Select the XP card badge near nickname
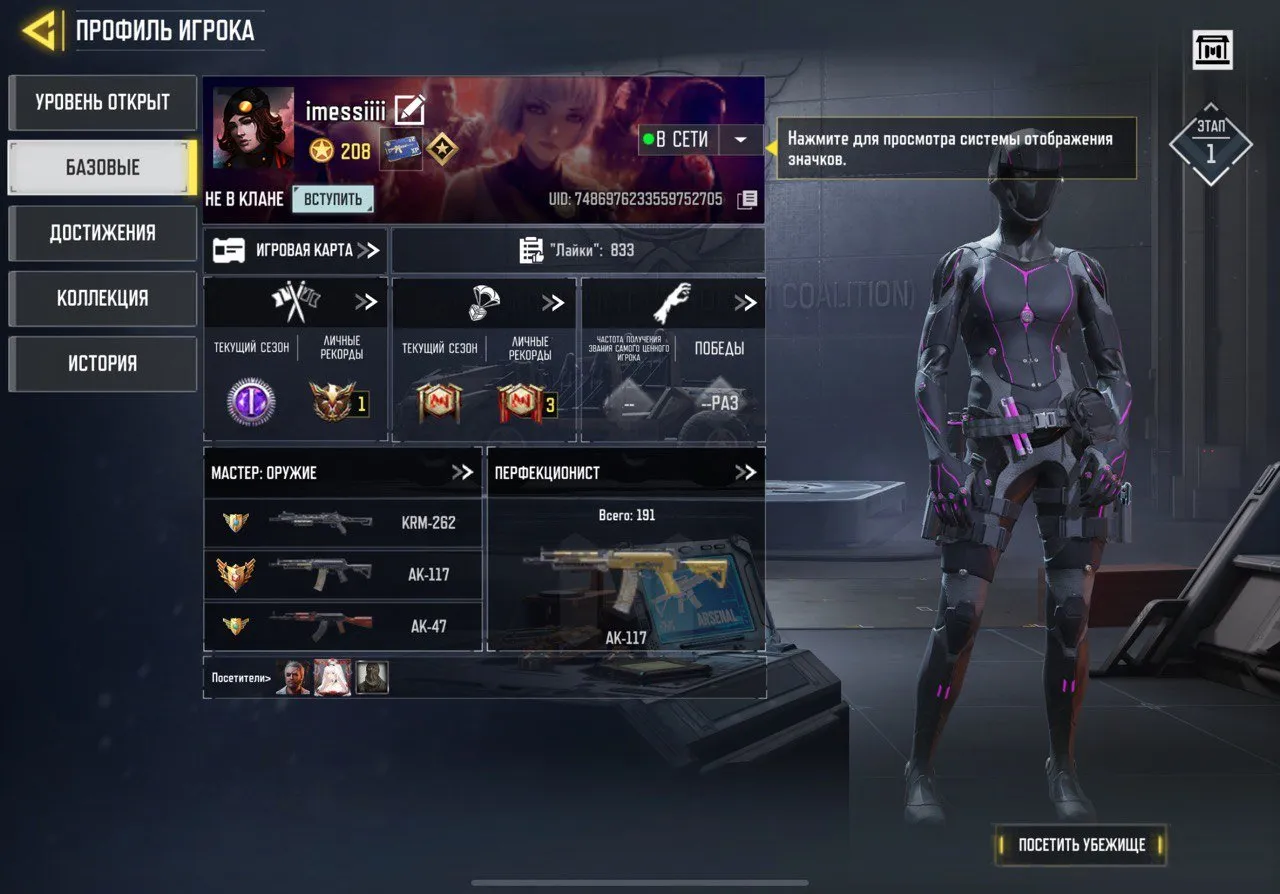Viewport: 1280px width, 894px height. point(400,150)
